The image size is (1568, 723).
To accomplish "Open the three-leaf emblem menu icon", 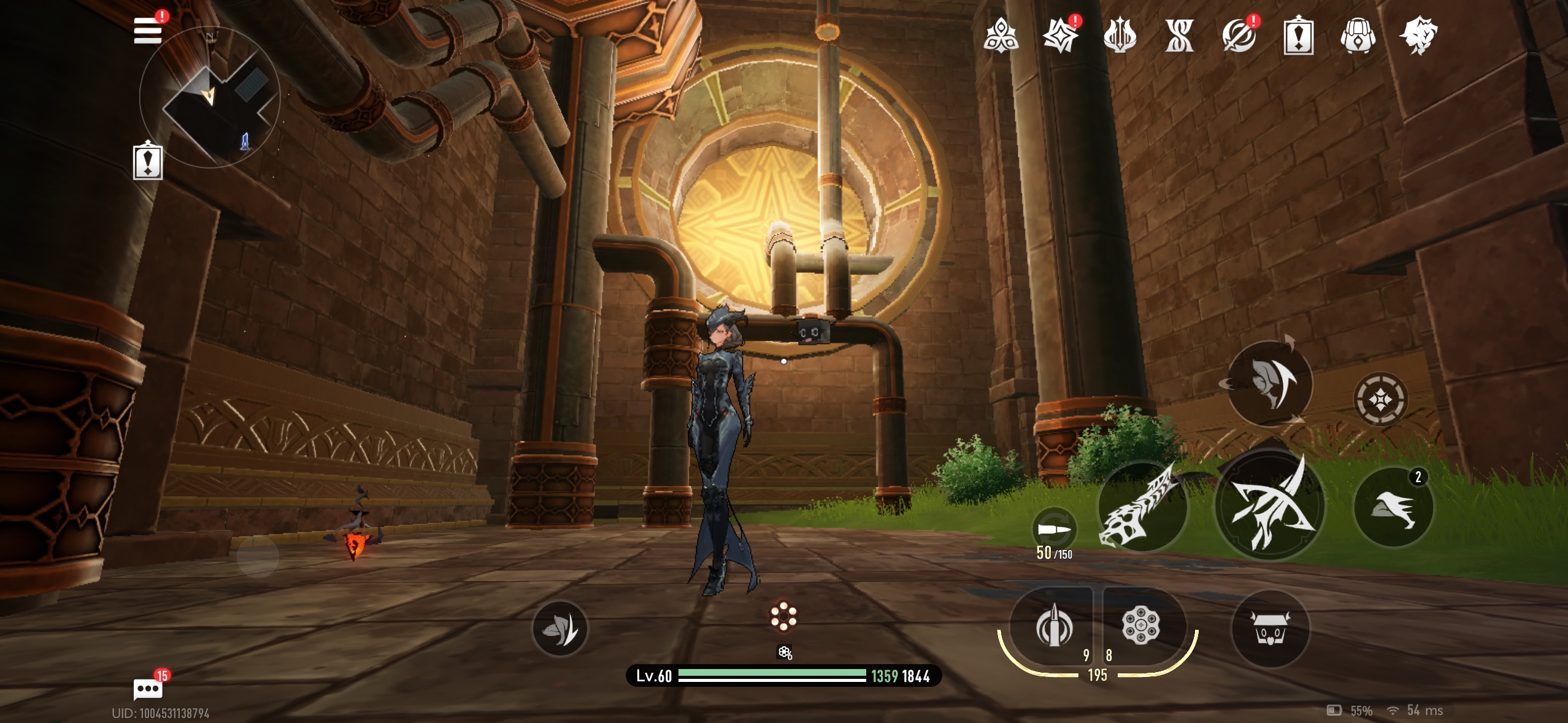I will click(x=1001, y=36).
